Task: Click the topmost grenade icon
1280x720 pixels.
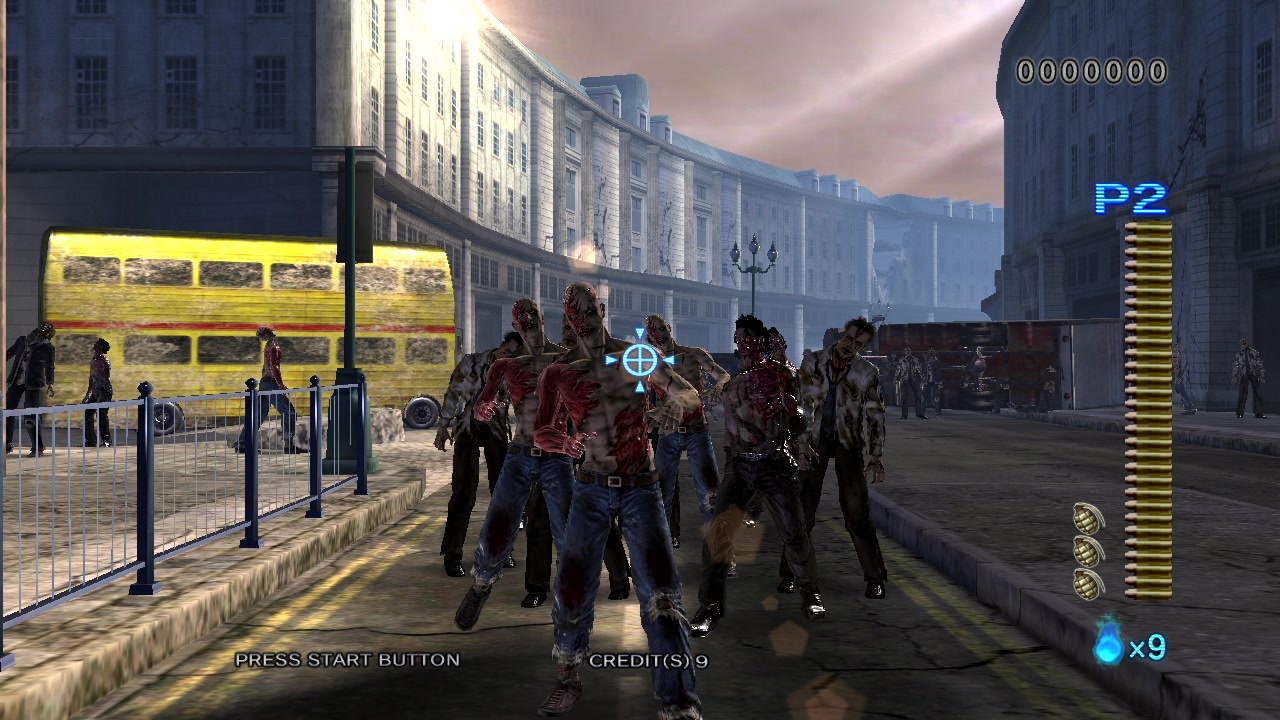Action: (x=1087, y=518)
